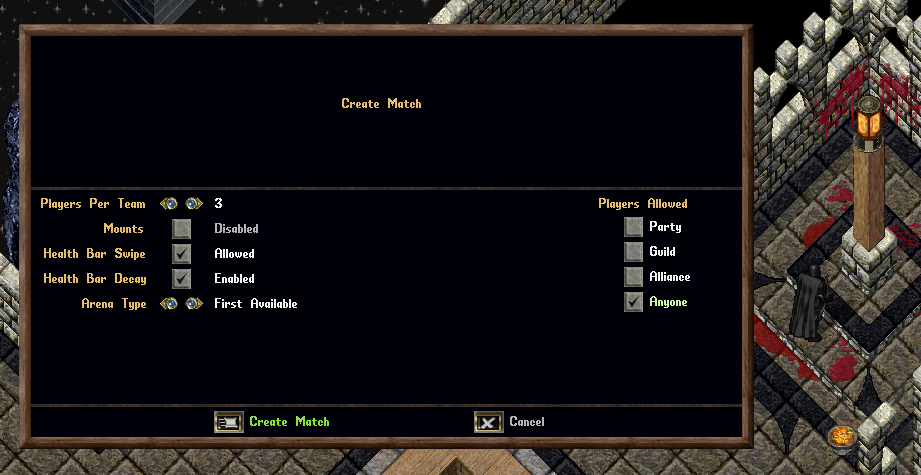This screenshot has width=921, height=475.
Task: Select previous Arena Type option
Action: pos(168,304)
